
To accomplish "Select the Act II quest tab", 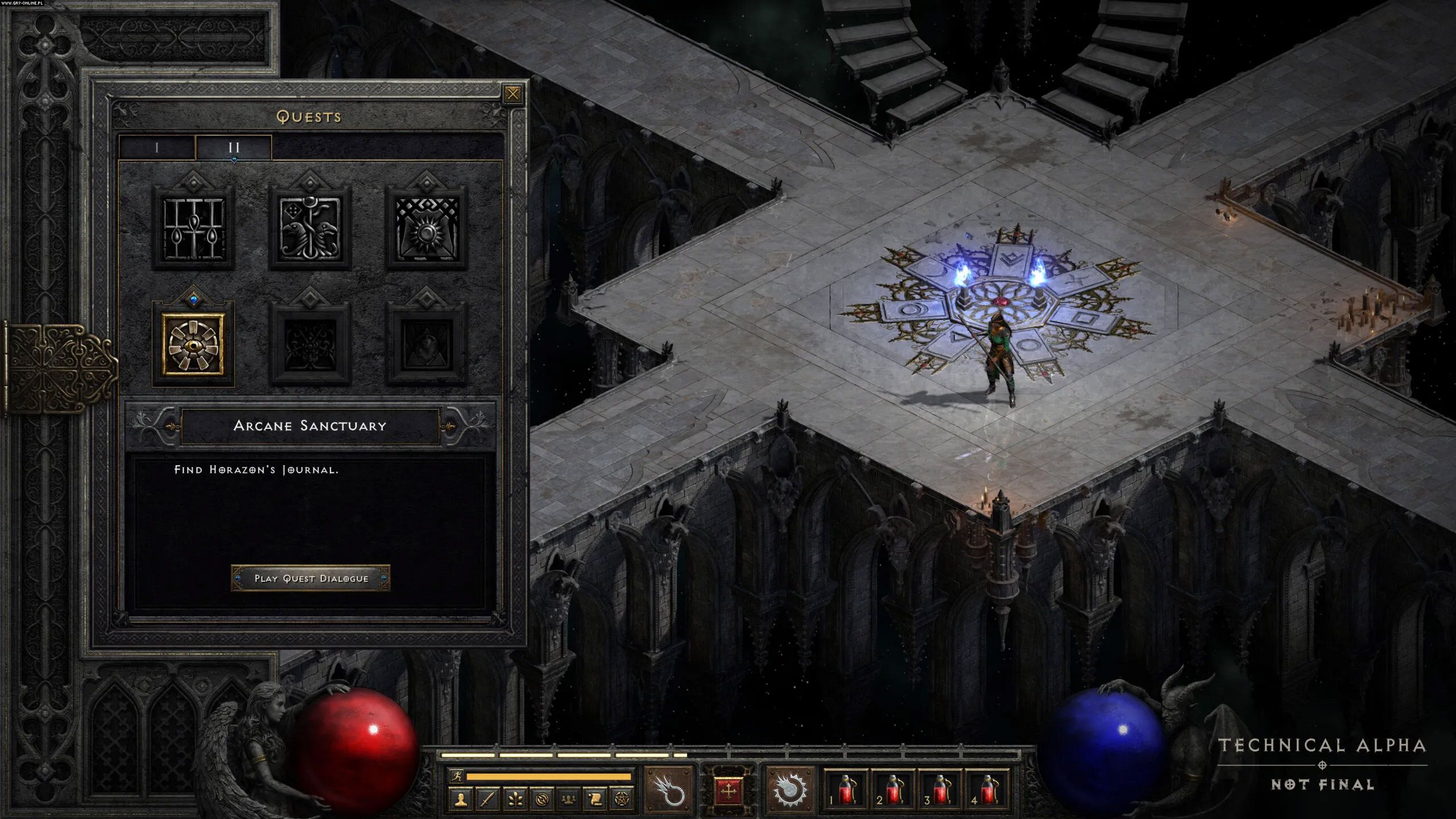I will tap(234, 148).
